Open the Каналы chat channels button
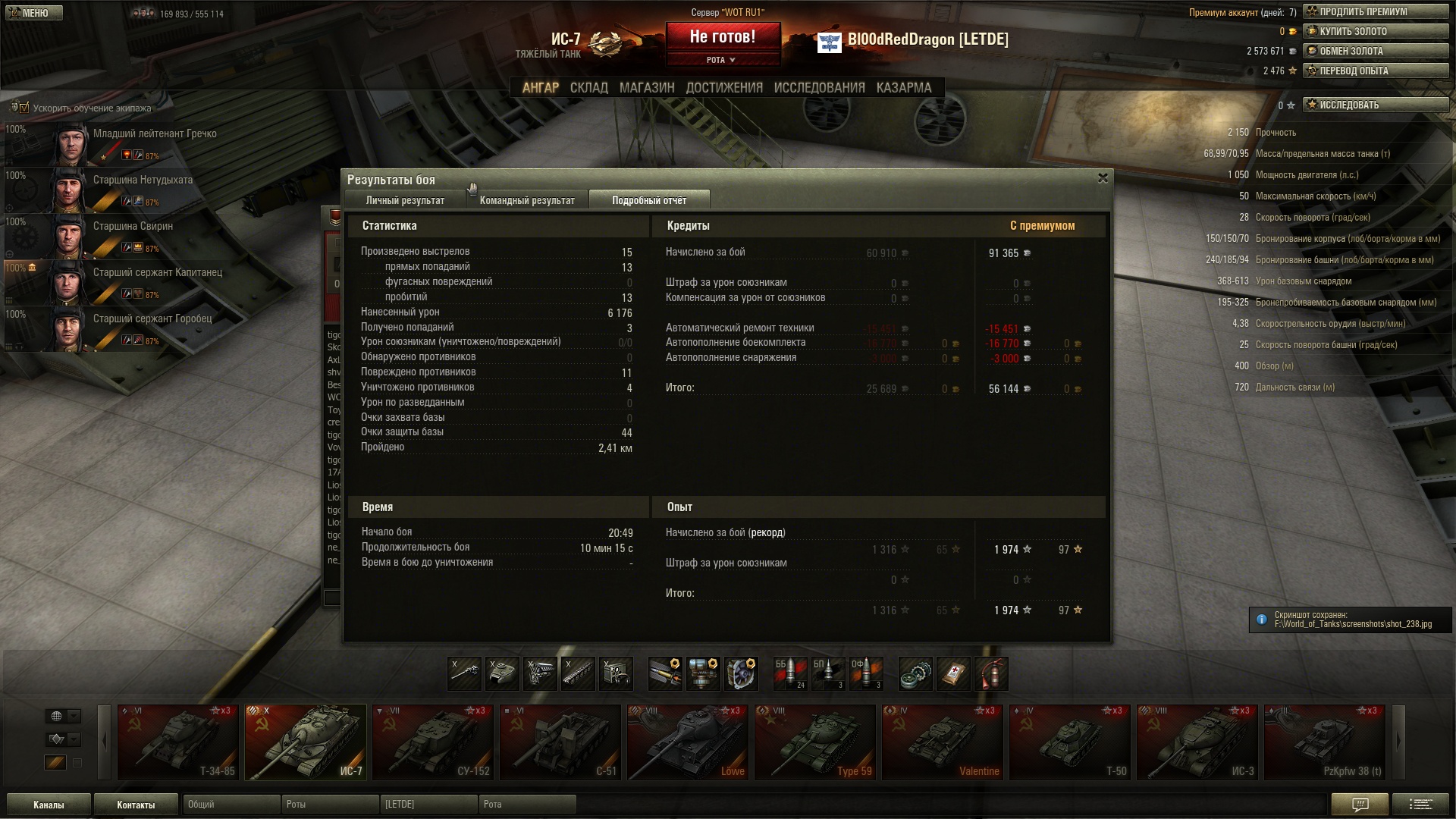Viewport: 1456px width, 819px height. (49, 805)
